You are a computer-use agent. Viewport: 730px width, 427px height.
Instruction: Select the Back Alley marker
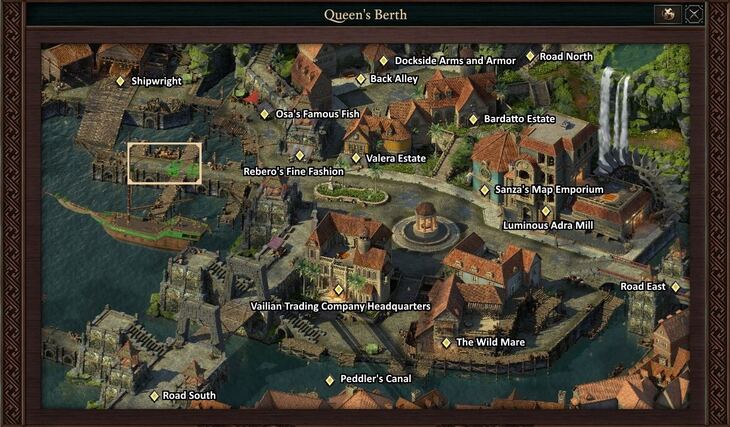(361, 78)
